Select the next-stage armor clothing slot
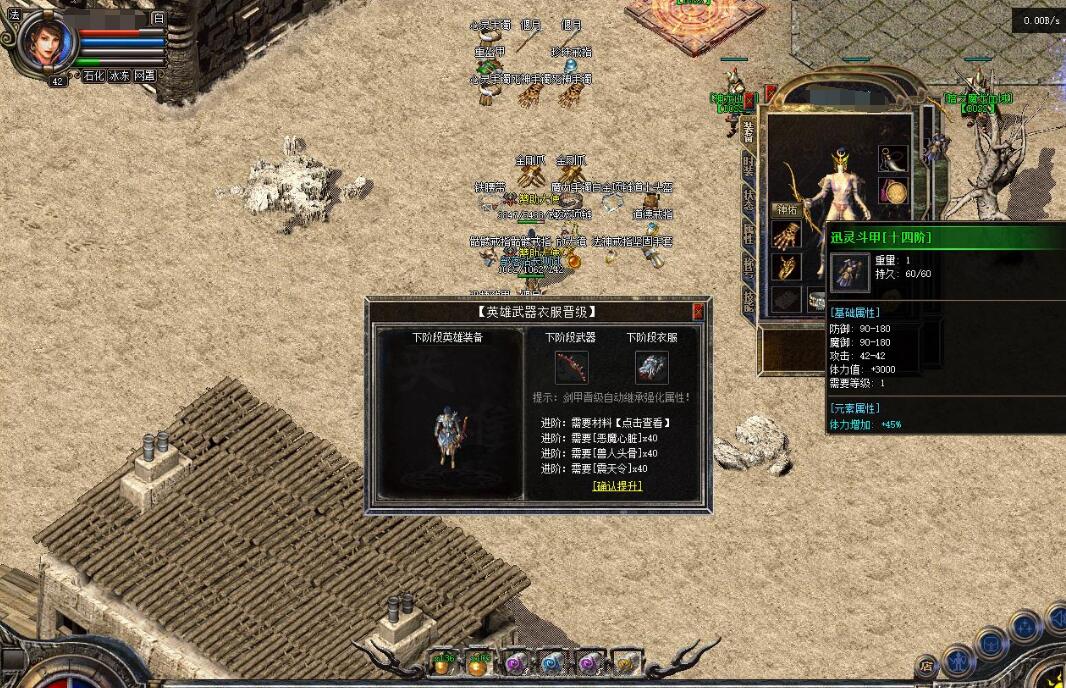Viewport: 1066px width, 688px height. click(651, 366)
